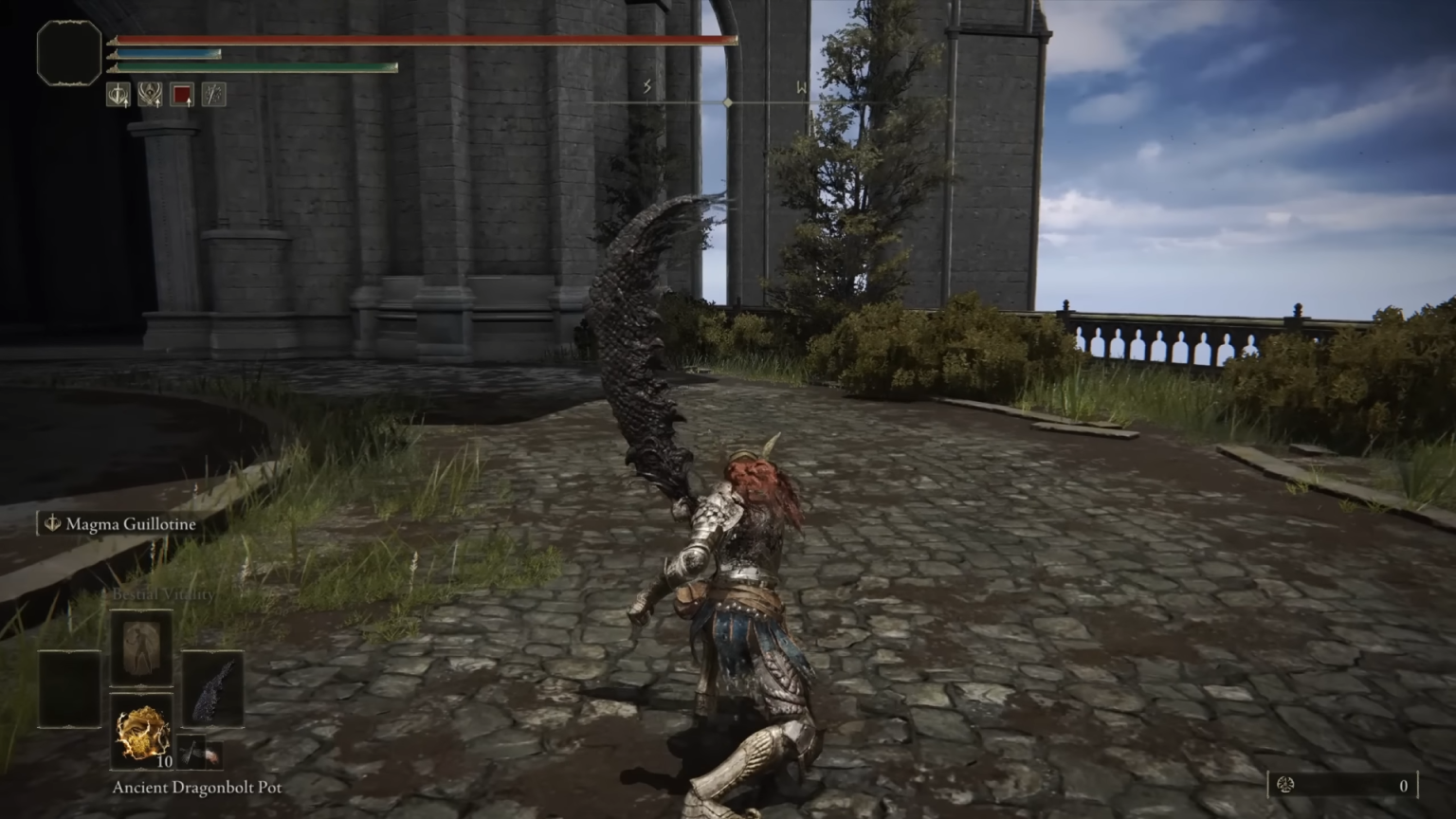The width and height of the screenshot is (1456, 819).
Task: Click the small hand pouch icon
Action: (214, 755)
